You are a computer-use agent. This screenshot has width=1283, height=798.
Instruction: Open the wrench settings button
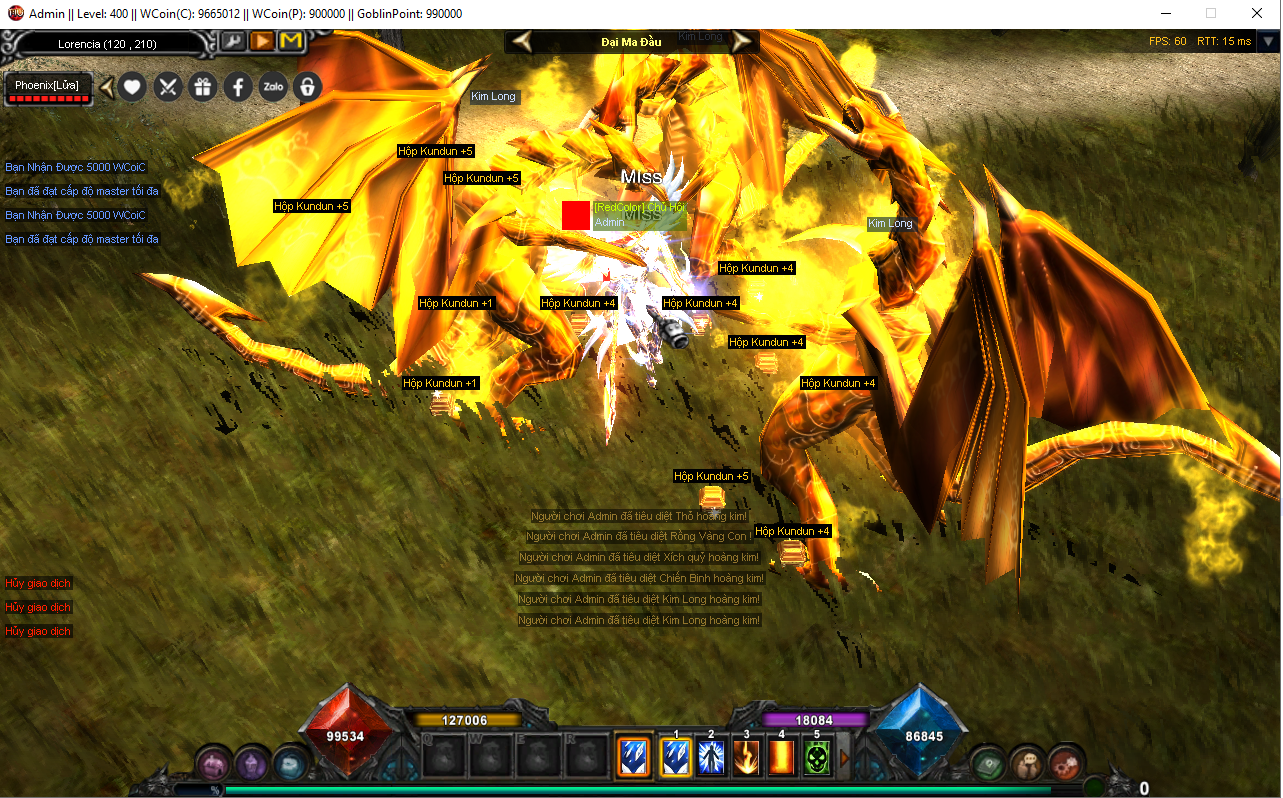(x=233, y=41)
